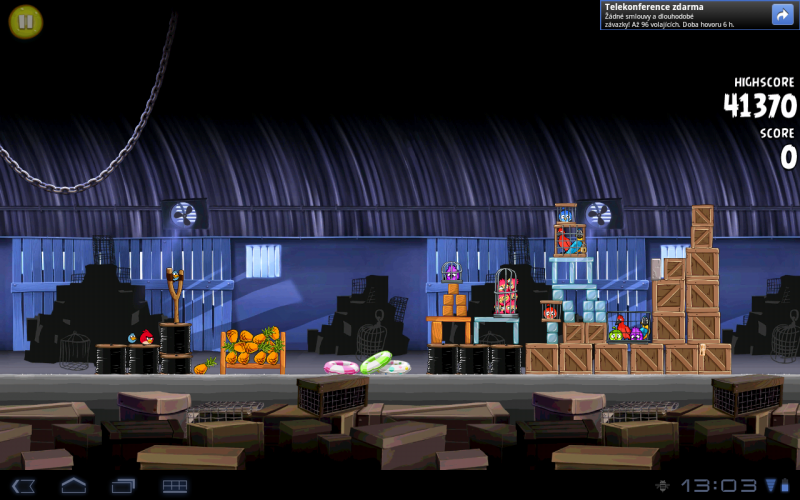Open the system clock status panel
This screenshot has width=800, height=500.
(719, 486)
